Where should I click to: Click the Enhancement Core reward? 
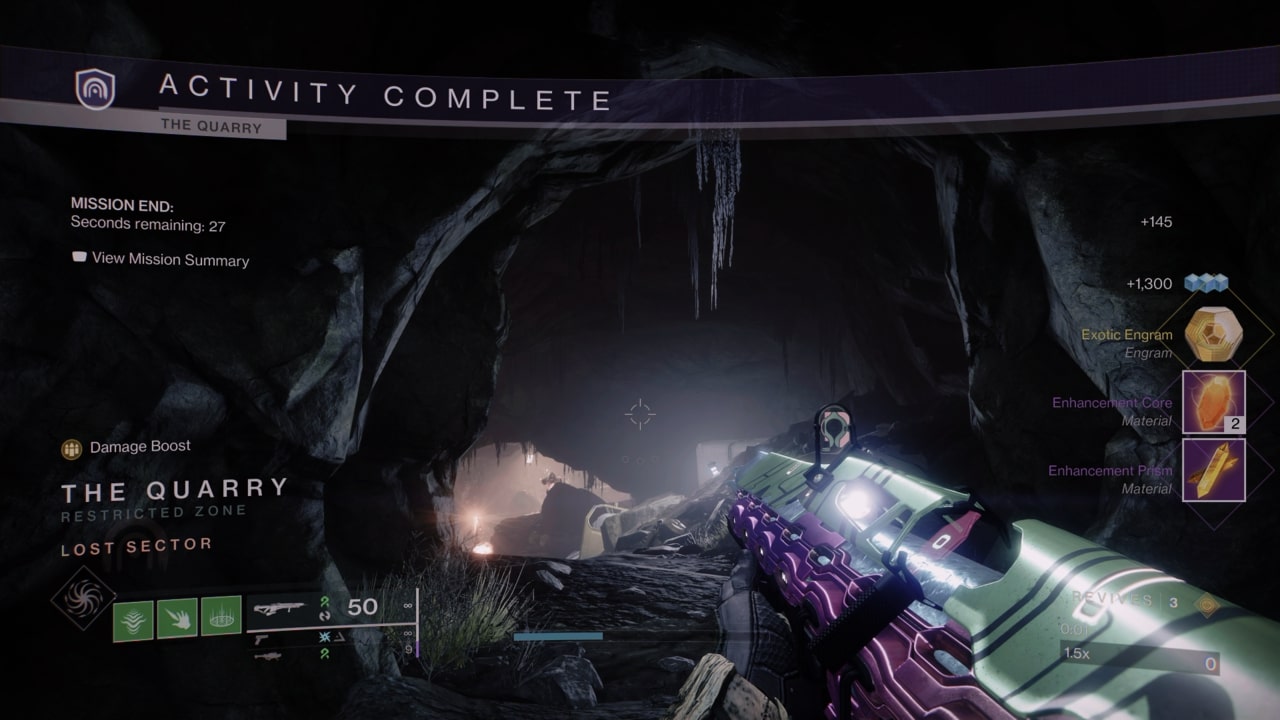1213,402
